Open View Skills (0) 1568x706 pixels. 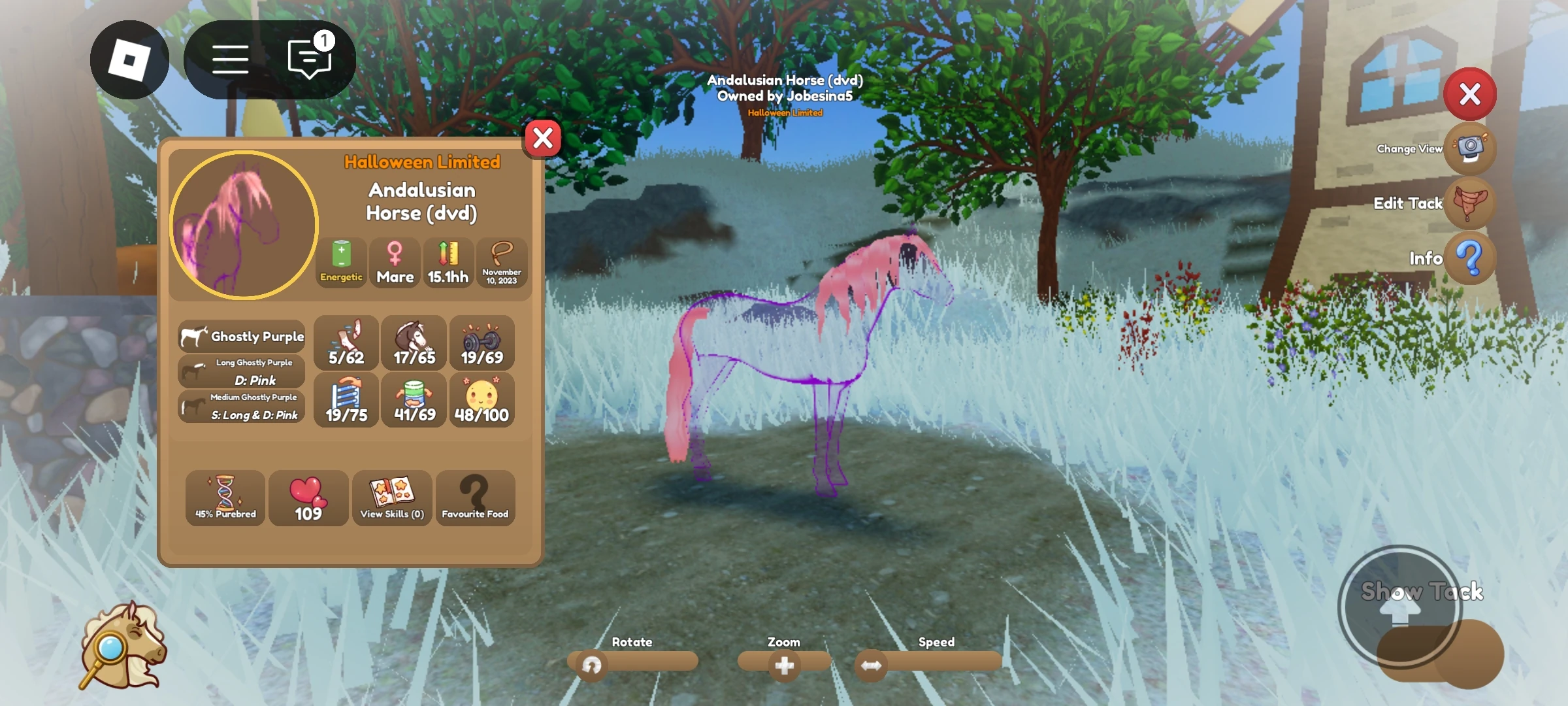pos(392,498)
